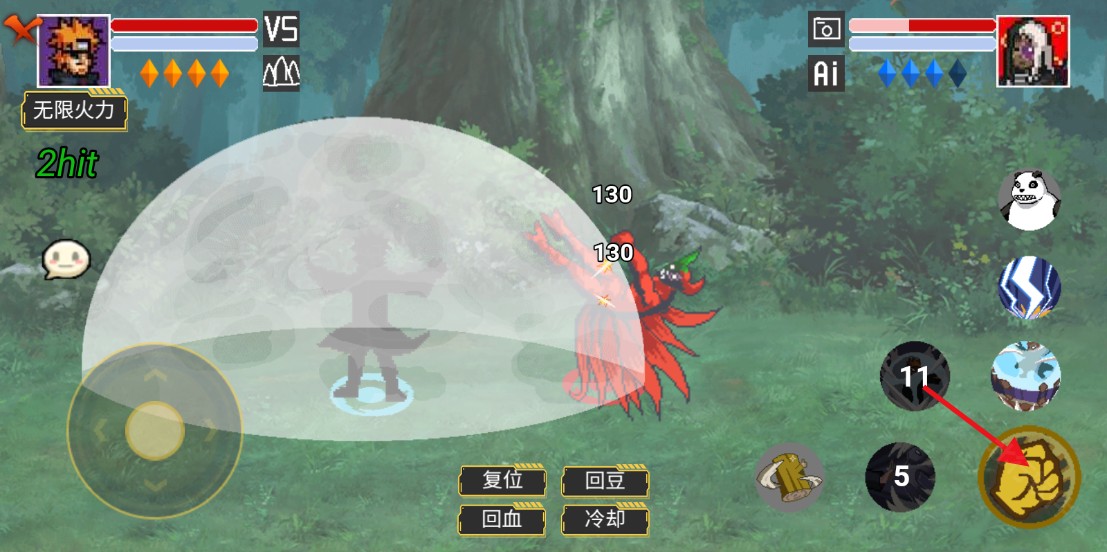The width and height of the screenshot is (1107, 552).
Task: Trigger the blue ice crash skill
Action: [1025, 376]
